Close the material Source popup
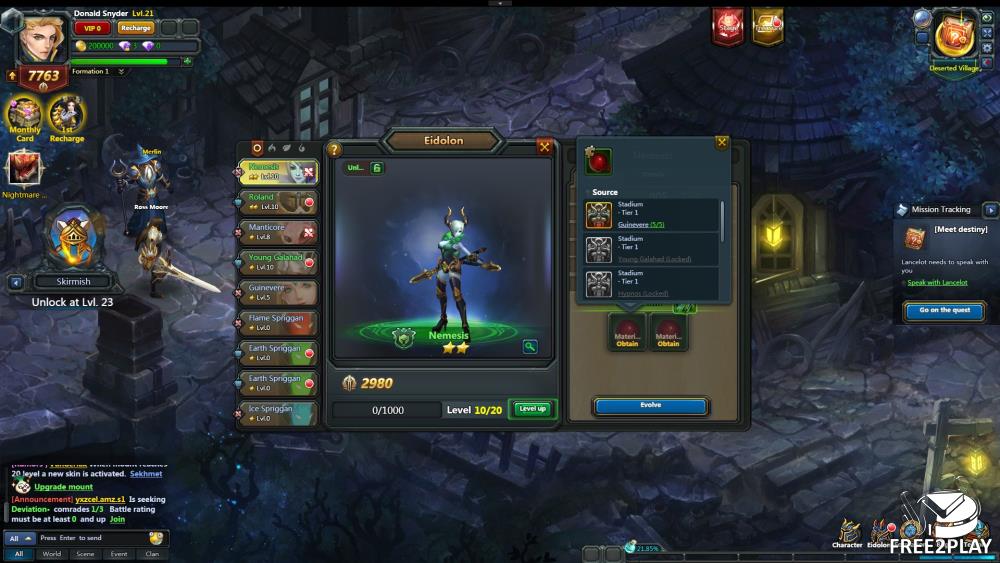 point(721,142)
